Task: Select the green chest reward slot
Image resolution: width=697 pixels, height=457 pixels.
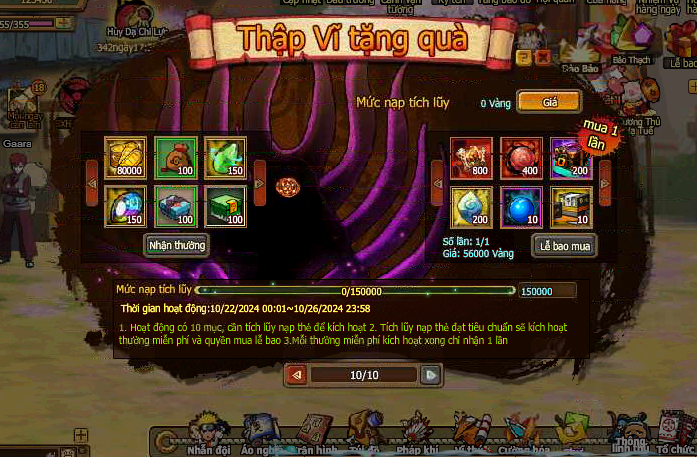Action: [225, 206]
